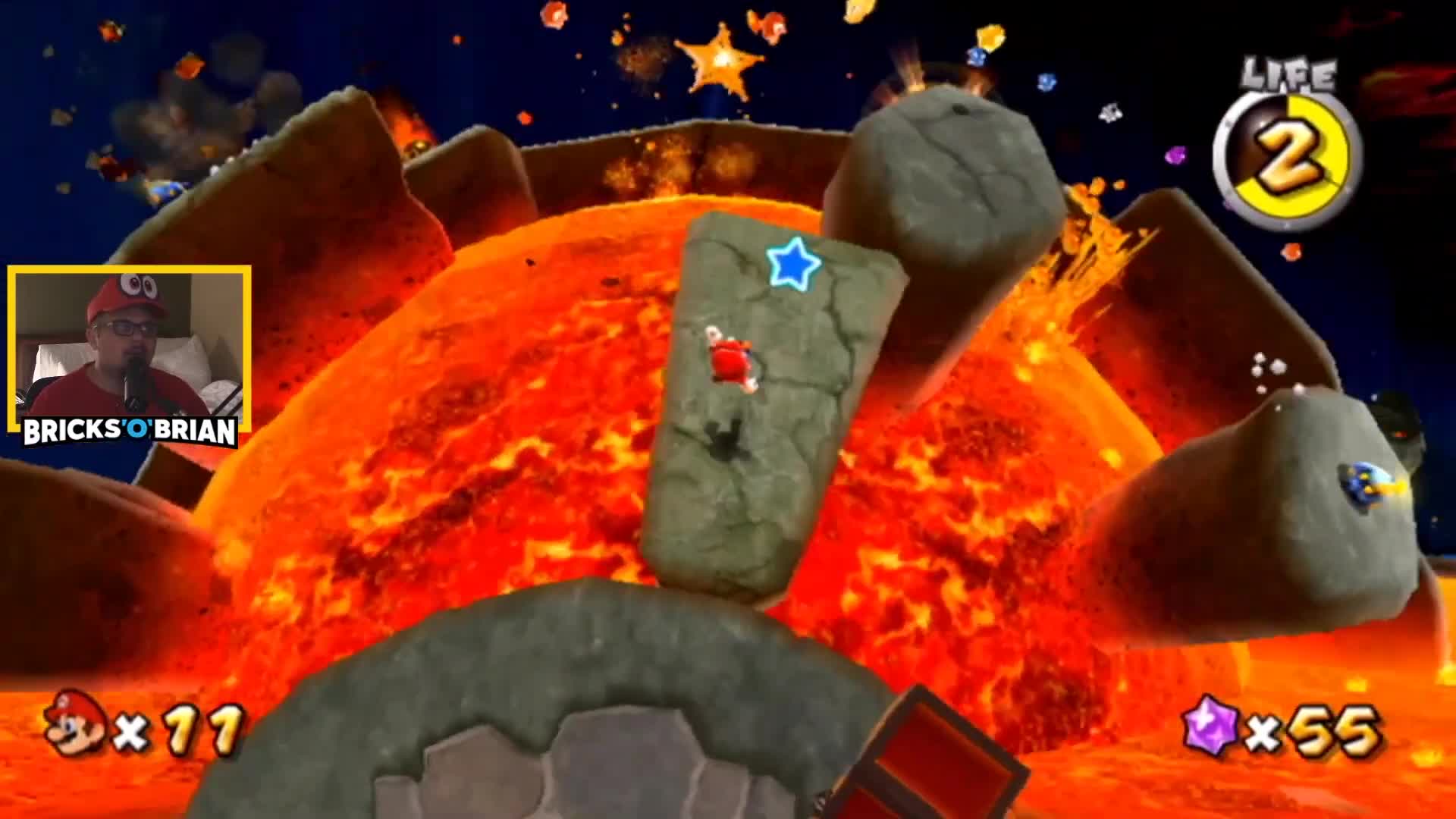The height and width of the screenshot is (819, 1456).
Task: Click the LIFE counter medal showing 2
Action: coord(1289,155)
